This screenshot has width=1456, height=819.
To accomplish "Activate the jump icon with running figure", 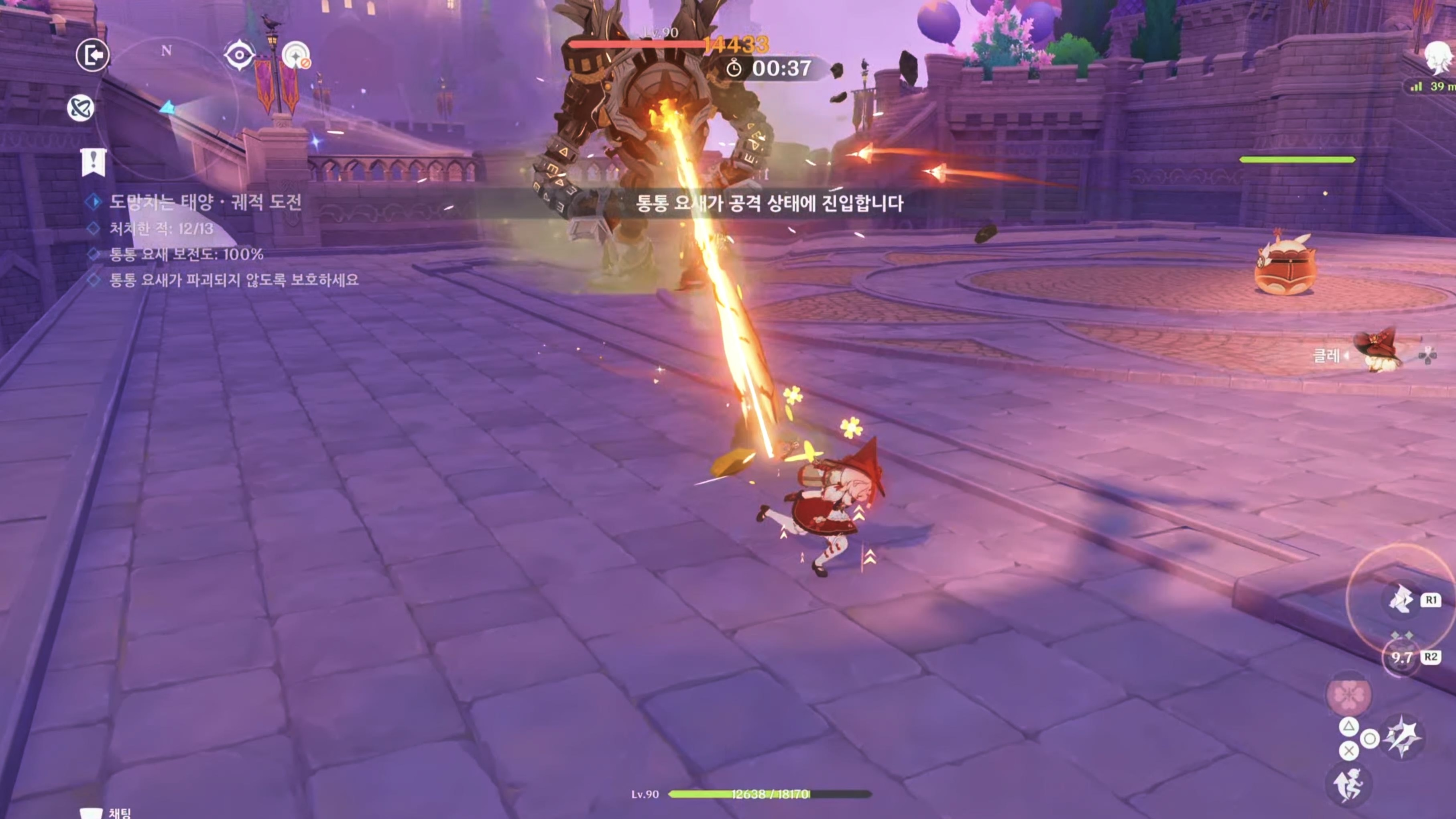I will coord(1348,784).
